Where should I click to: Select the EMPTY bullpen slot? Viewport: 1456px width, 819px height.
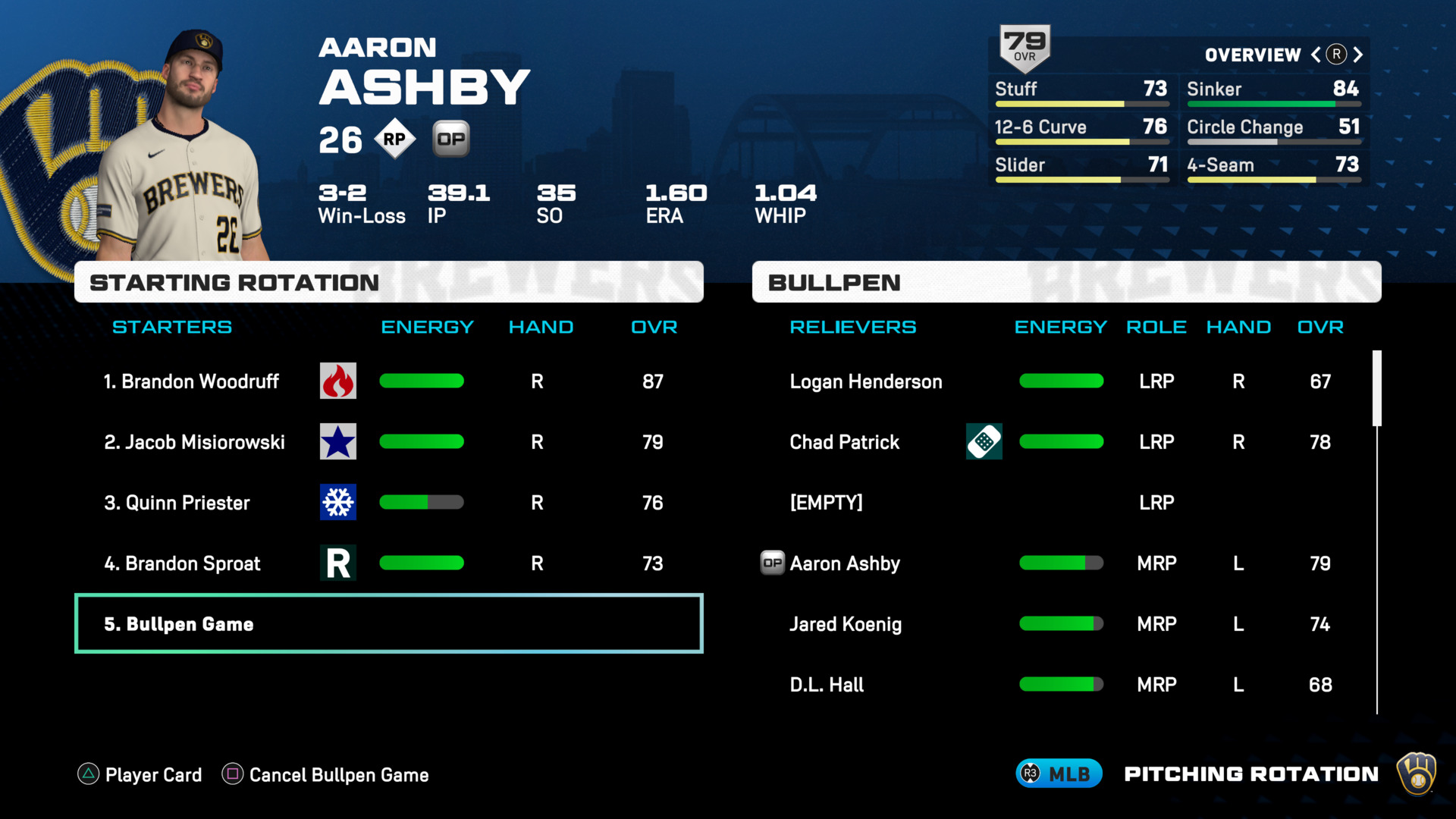(x=826, y=503)
